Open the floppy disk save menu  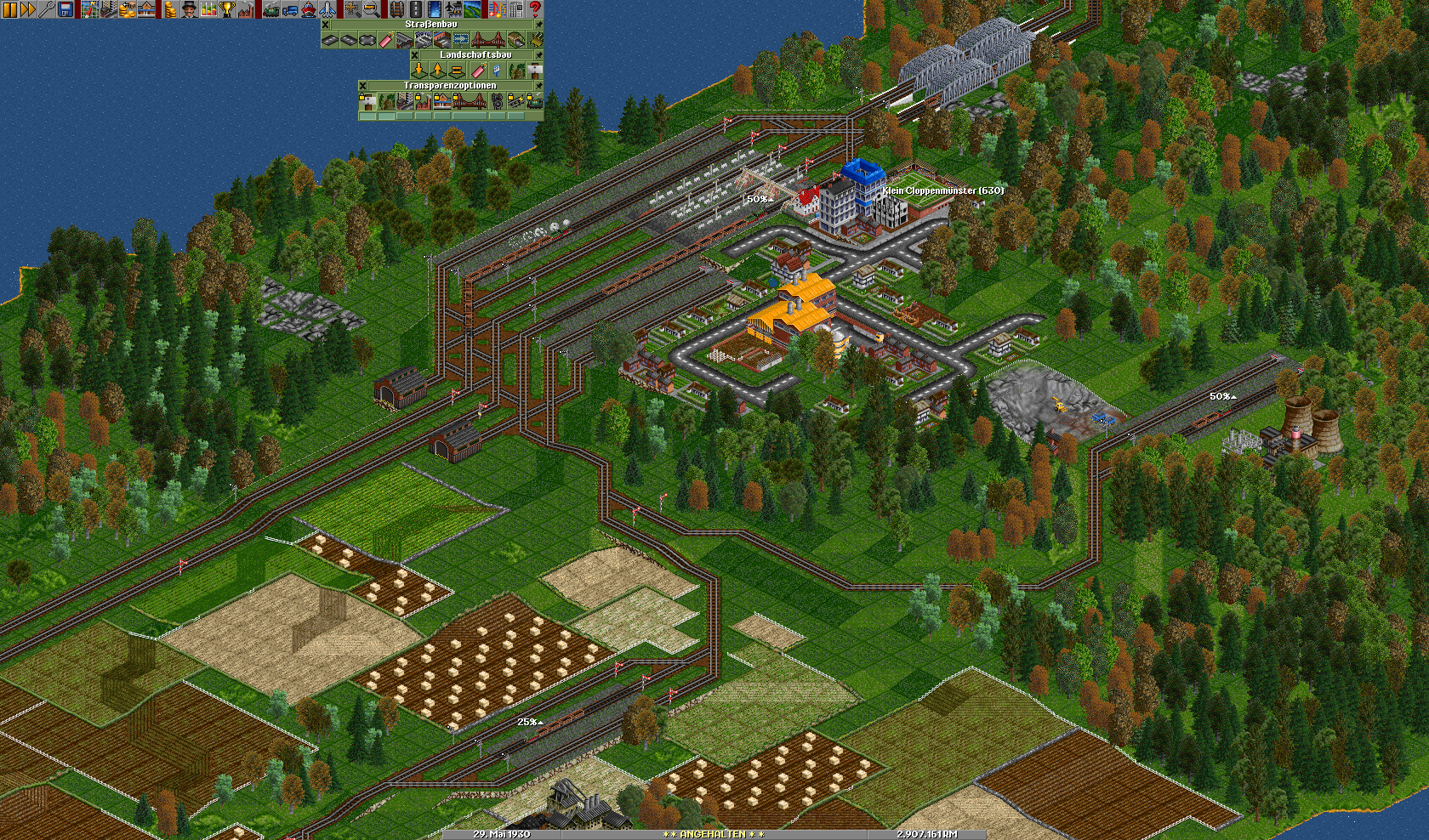(x=65, y=9)
